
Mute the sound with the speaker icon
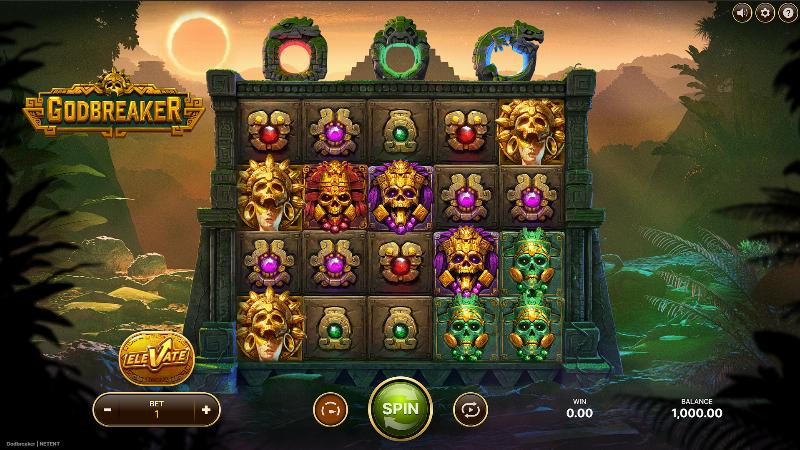click(742, 12)
